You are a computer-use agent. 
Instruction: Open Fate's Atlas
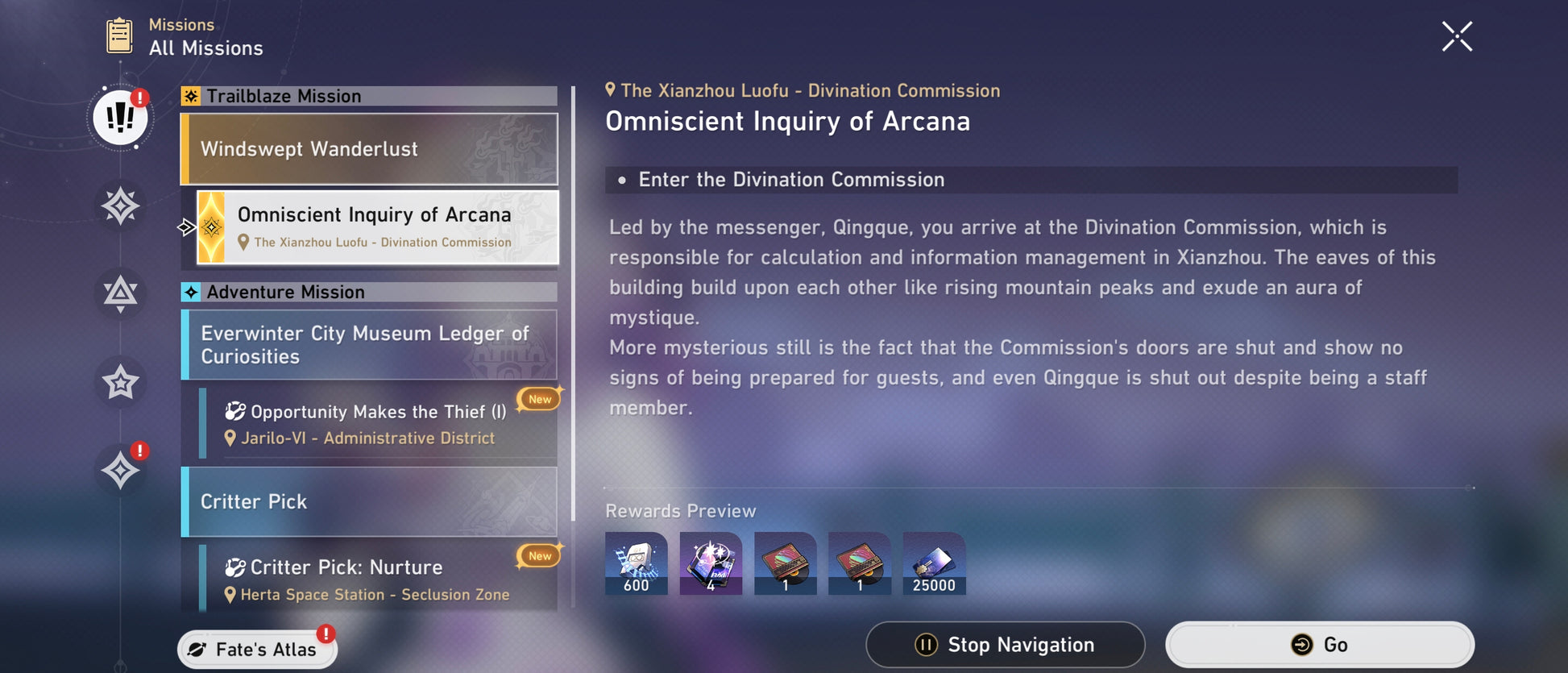pos(257,649)
